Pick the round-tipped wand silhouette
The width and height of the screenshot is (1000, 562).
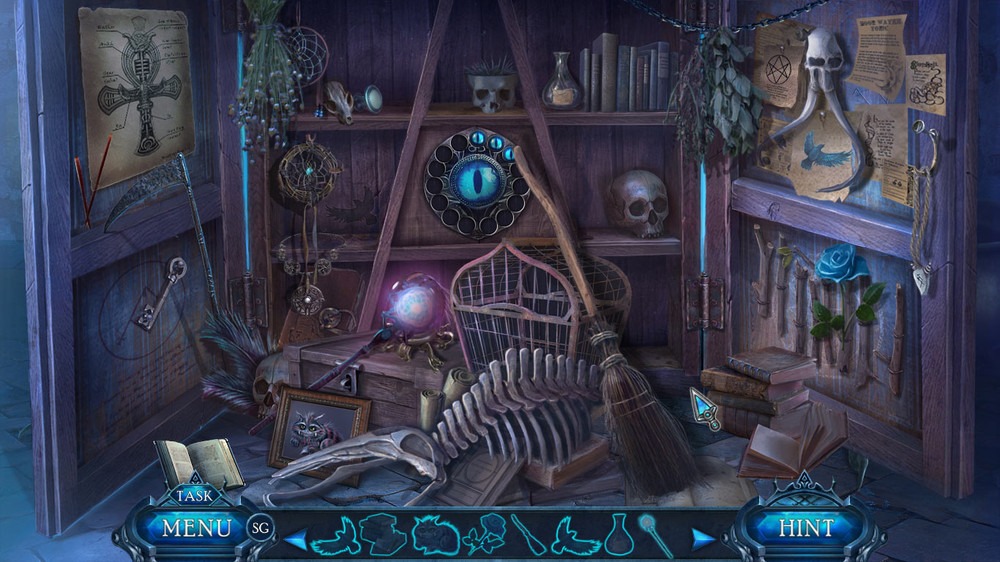point(655,535)
